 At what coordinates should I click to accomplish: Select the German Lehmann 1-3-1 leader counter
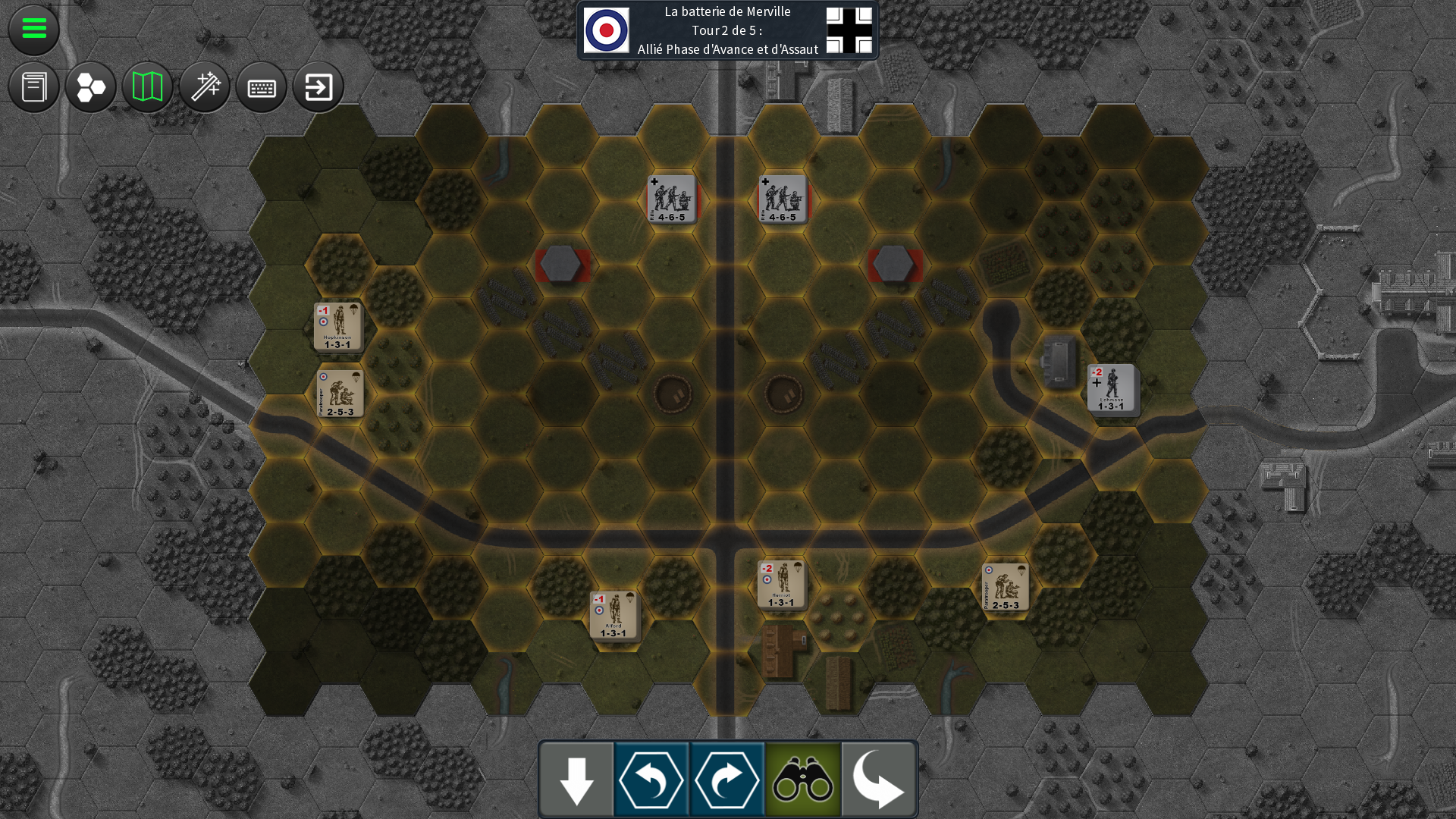point(1112,388)
